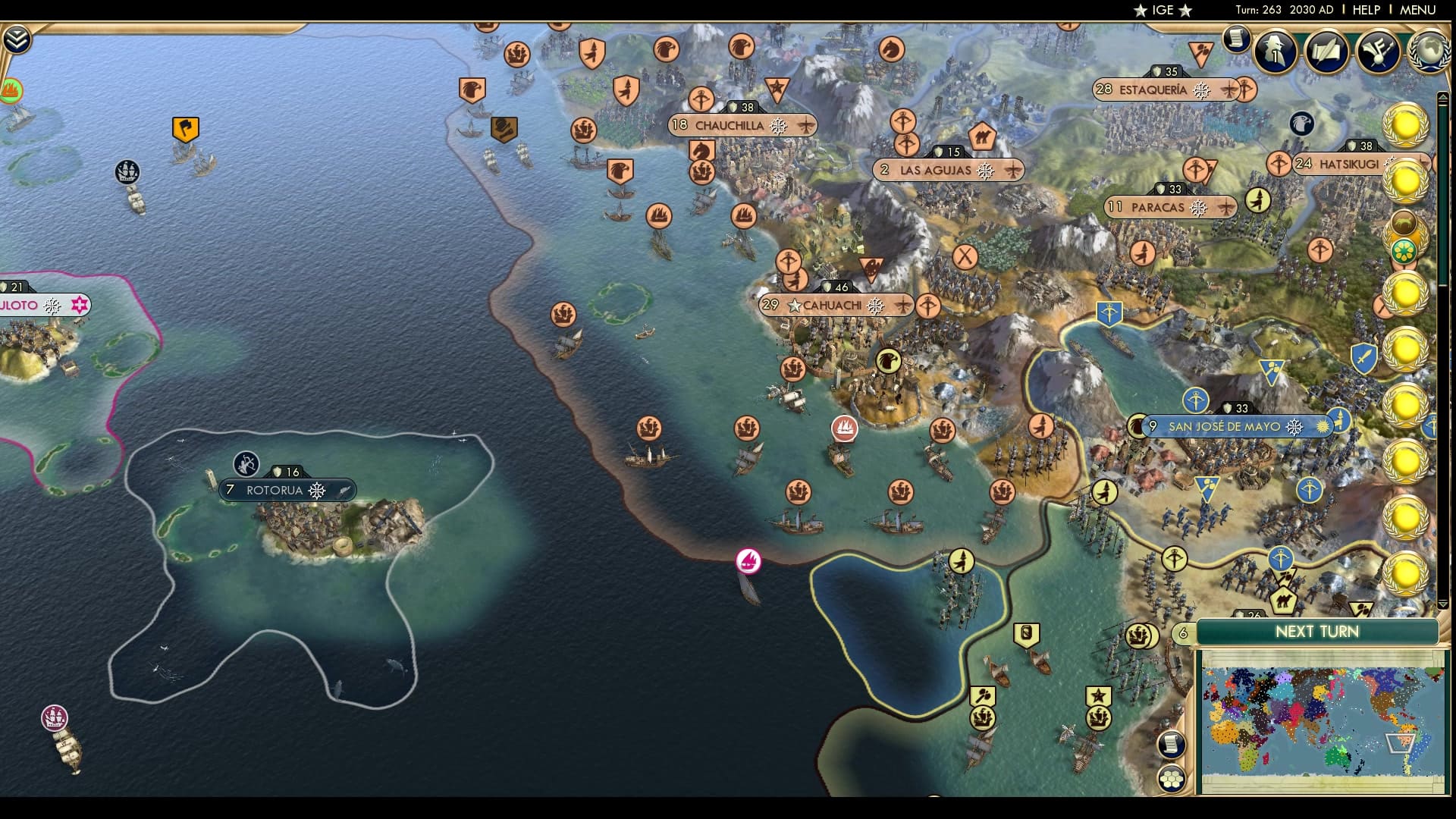Open the HELP item

click(x=1365, y=10)
